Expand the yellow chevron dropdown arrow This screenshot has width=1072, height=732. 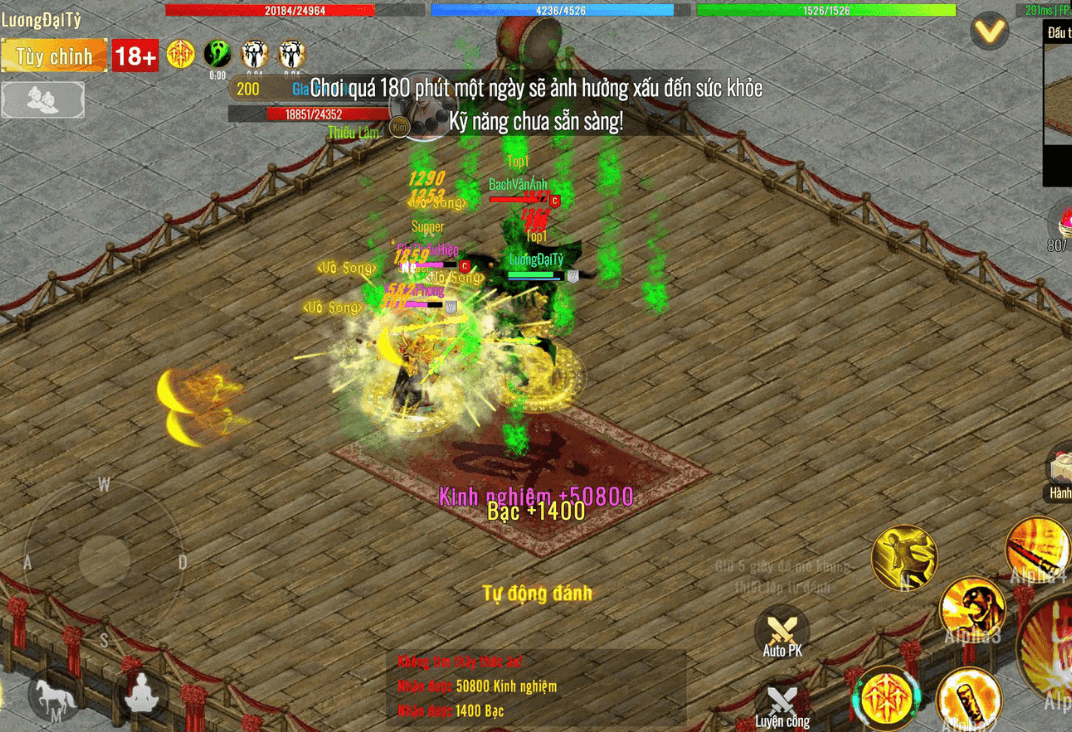point(990,32)
